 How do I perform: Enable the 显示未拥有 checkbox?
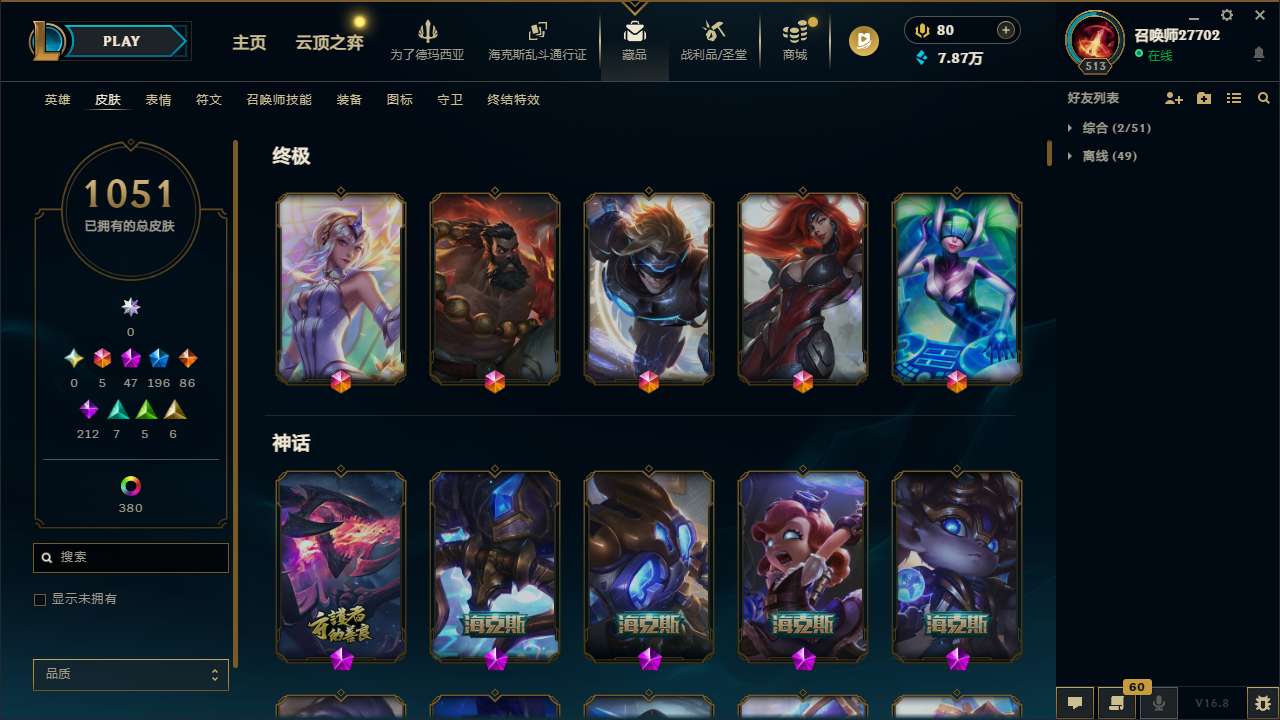(40, 599)
